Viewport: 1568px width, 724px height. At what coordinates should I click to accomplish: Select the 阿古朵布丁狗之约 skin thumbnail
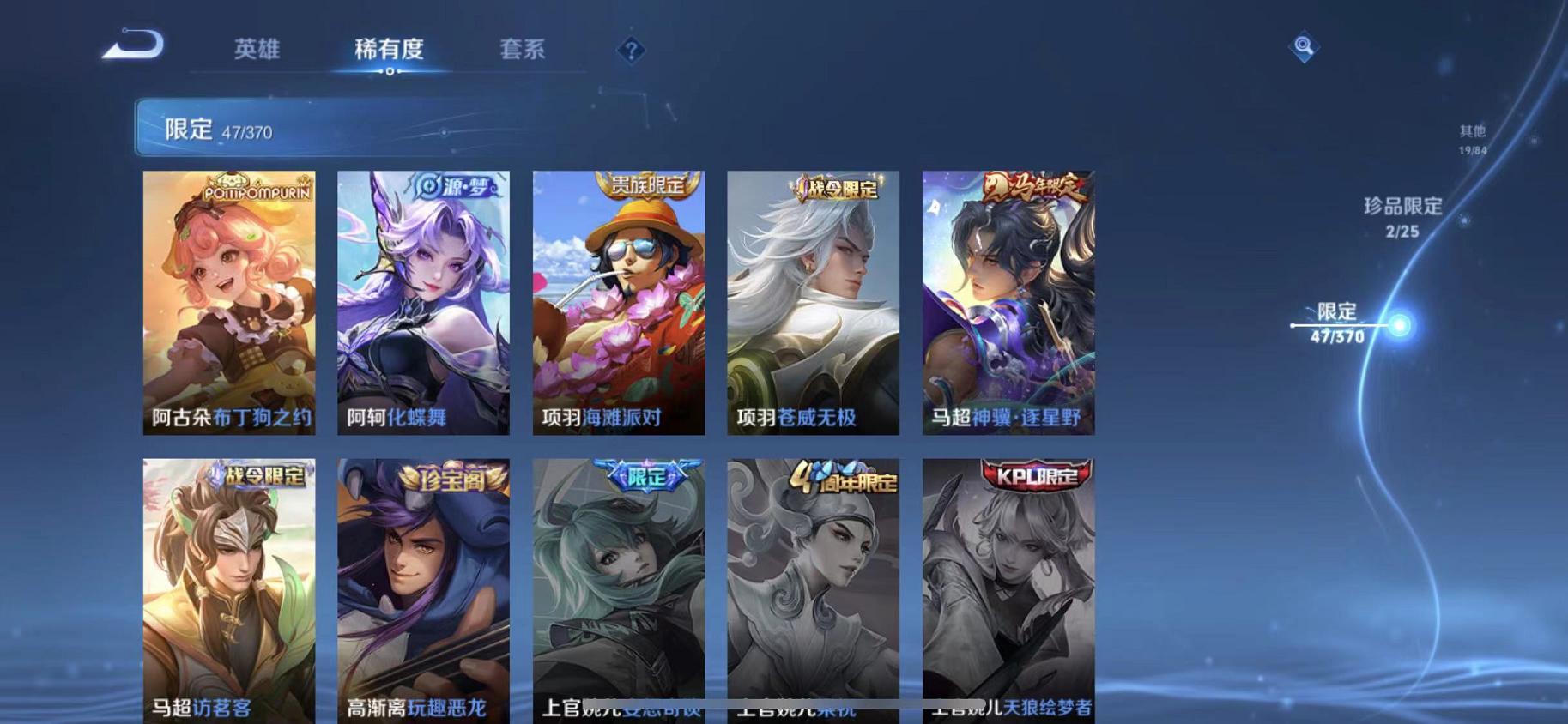coord(230,305)
